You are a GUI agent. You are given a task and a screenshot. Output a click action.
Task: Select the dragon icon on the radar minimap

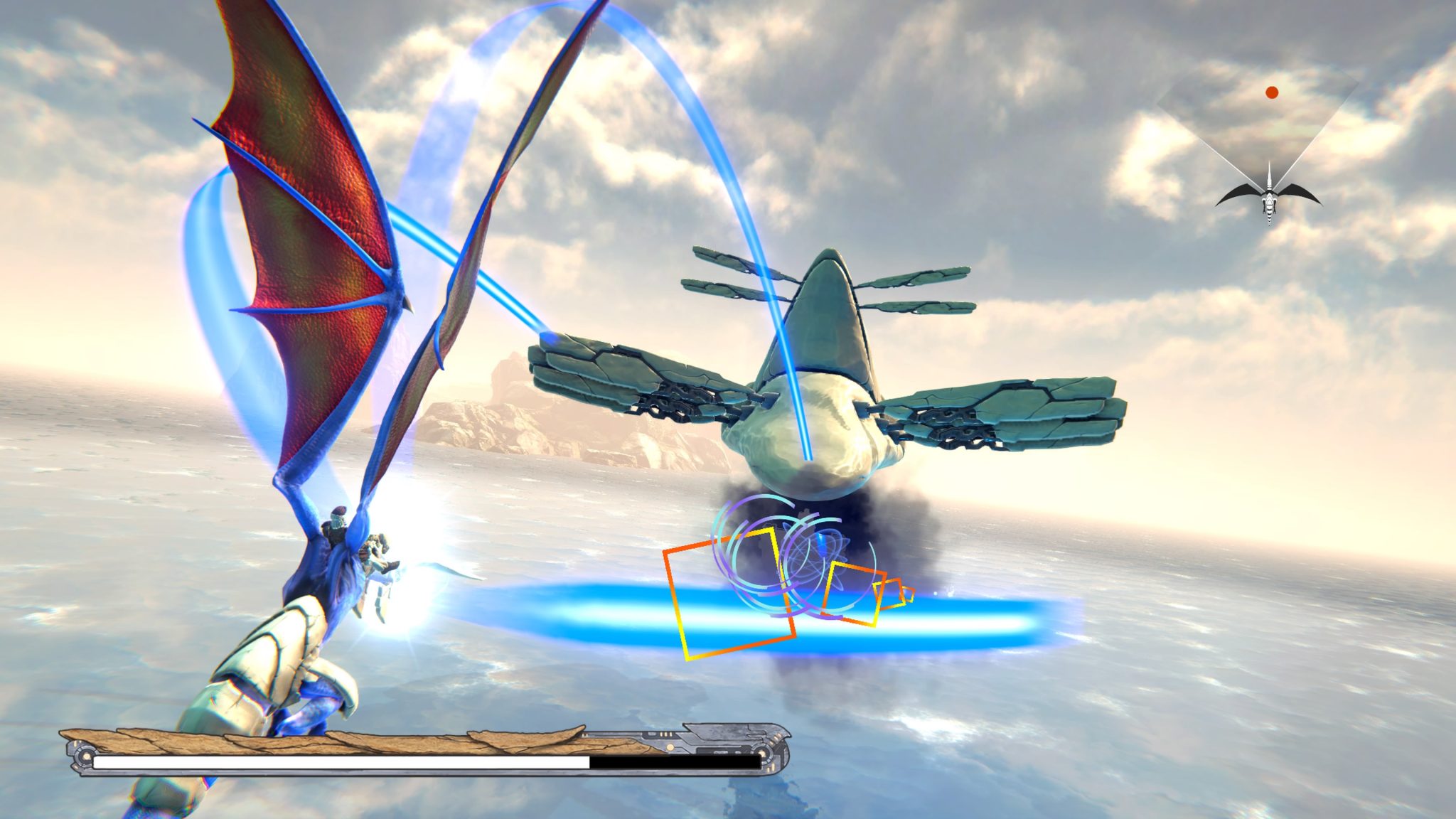point(1270,197)
